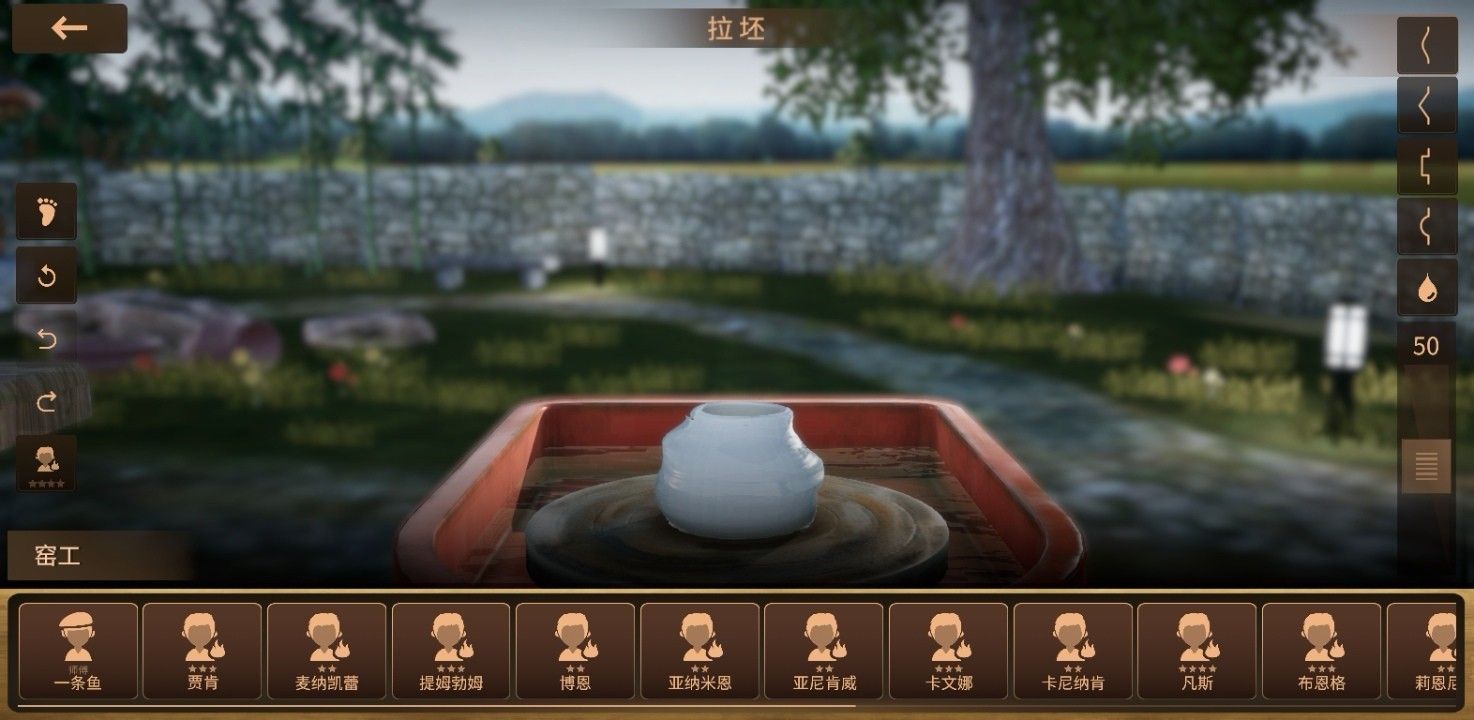Select the angular step profile tool
The height and width of the screenshot is (720, 1474).
tap(1428, 163)
